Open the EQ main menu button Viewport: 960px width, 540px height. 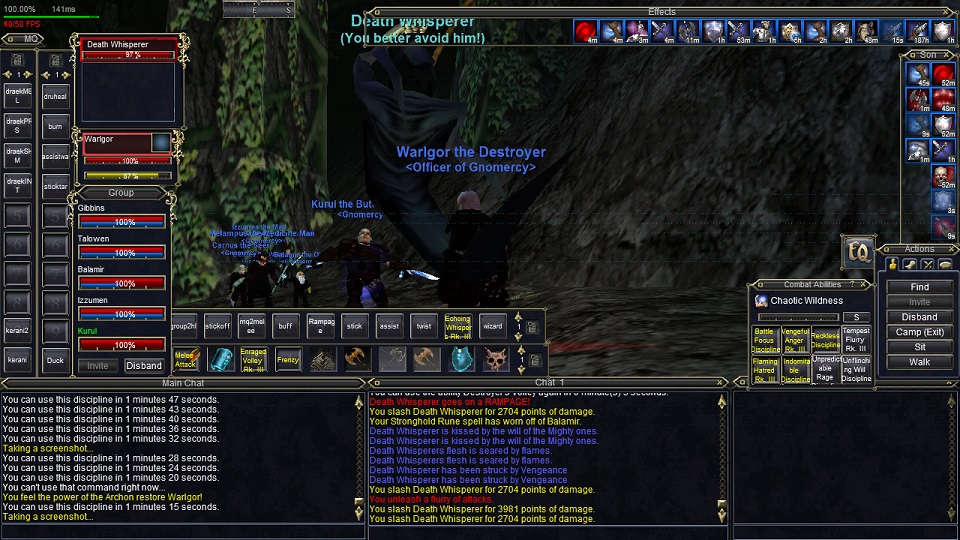pos(857,250)
